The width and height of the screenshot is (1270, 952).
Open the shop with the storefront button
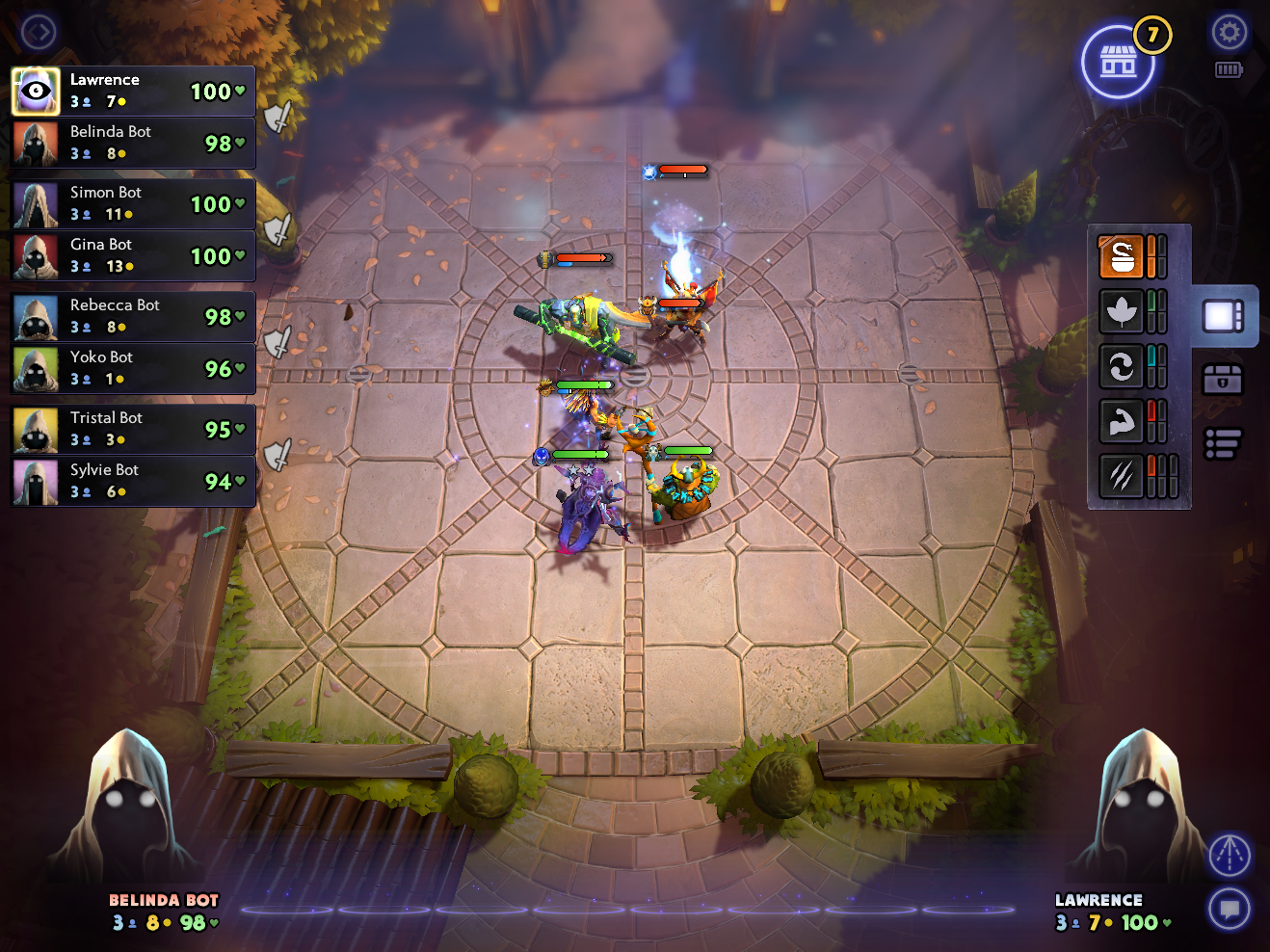click(x=1118, y=63)
